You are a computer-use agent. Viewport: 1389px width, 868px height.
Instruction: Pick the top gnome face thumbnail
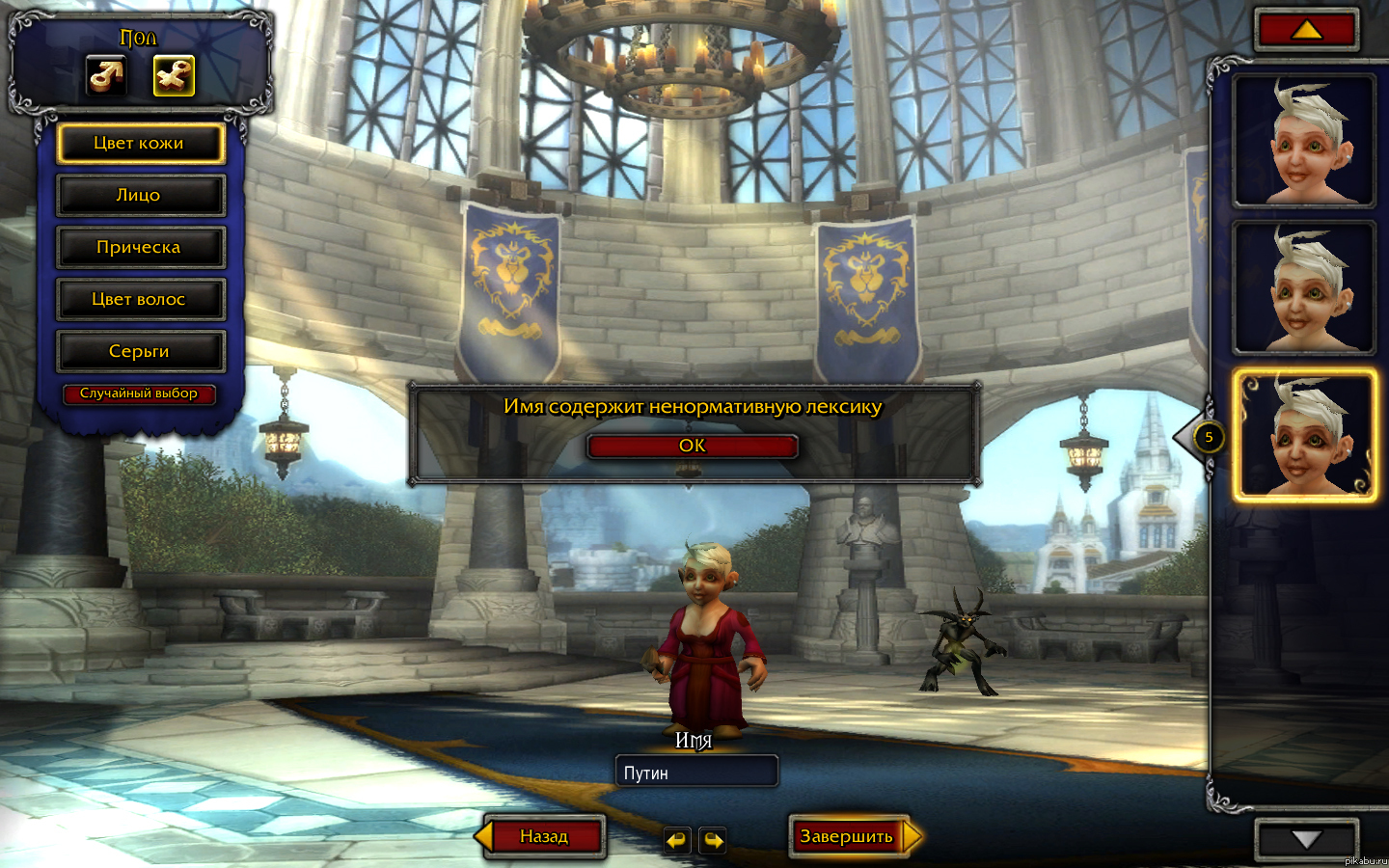[x=1304, y=140]
